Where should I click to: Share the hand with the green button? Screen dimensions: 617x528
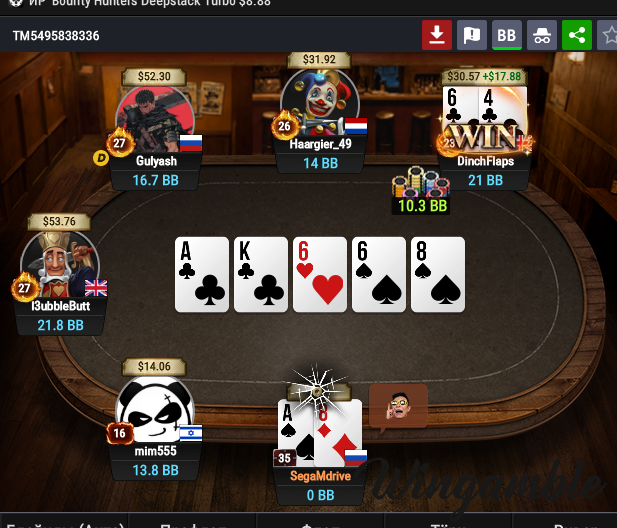[576, 36]
